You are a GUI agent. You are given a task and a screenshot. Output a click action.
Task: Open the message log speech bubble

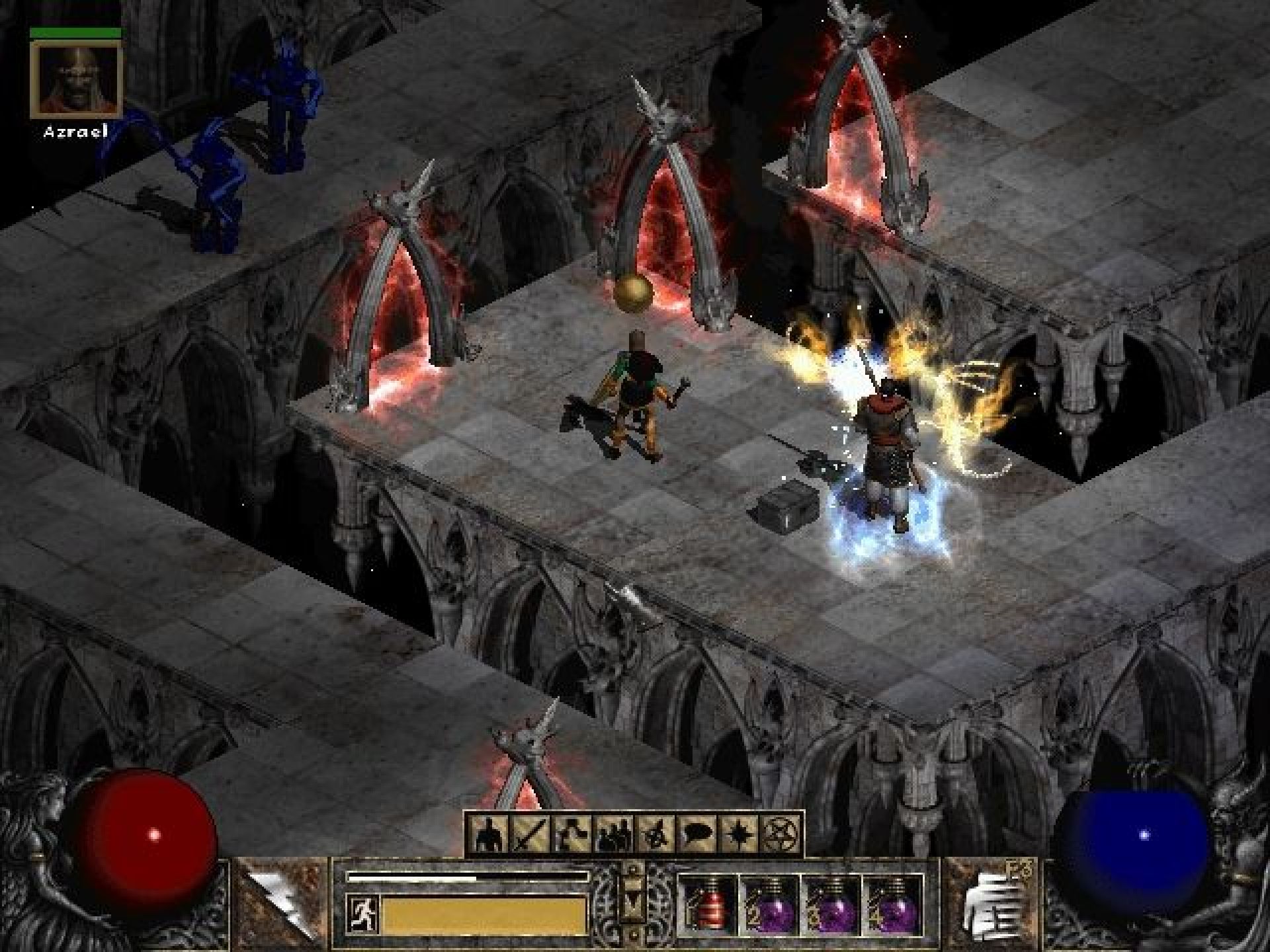698,833
